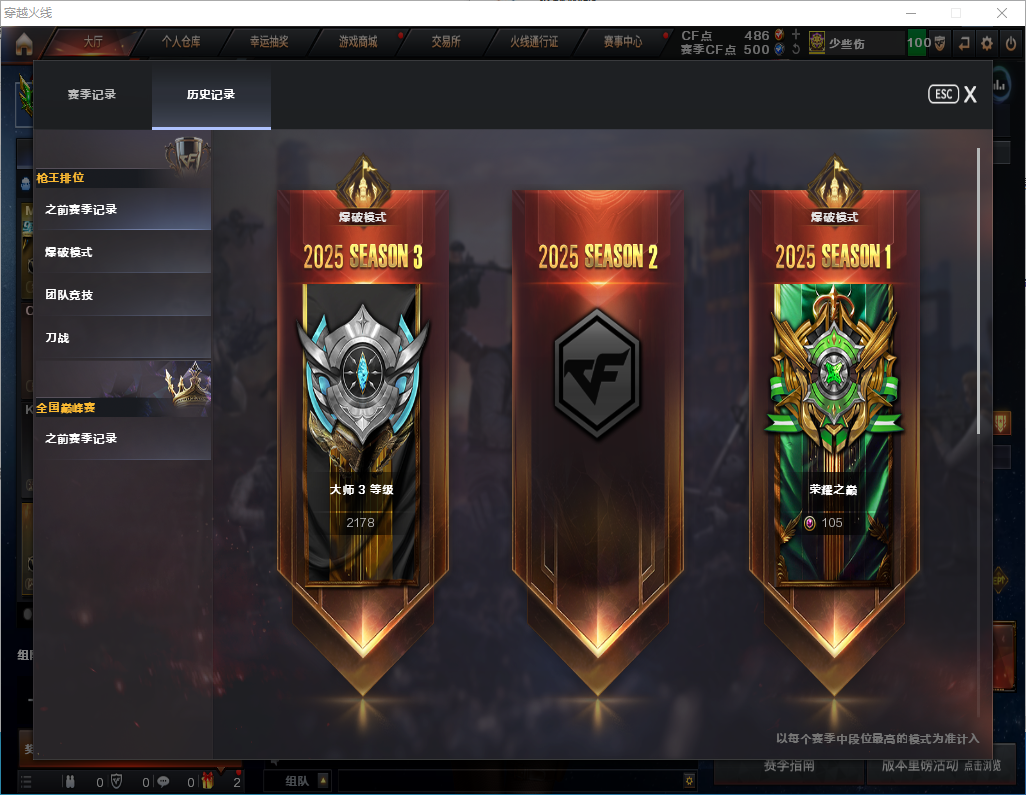Open the 幸运抽奖 page
The width and height of the screenshot is (1026, 795).
click(269, 42)
